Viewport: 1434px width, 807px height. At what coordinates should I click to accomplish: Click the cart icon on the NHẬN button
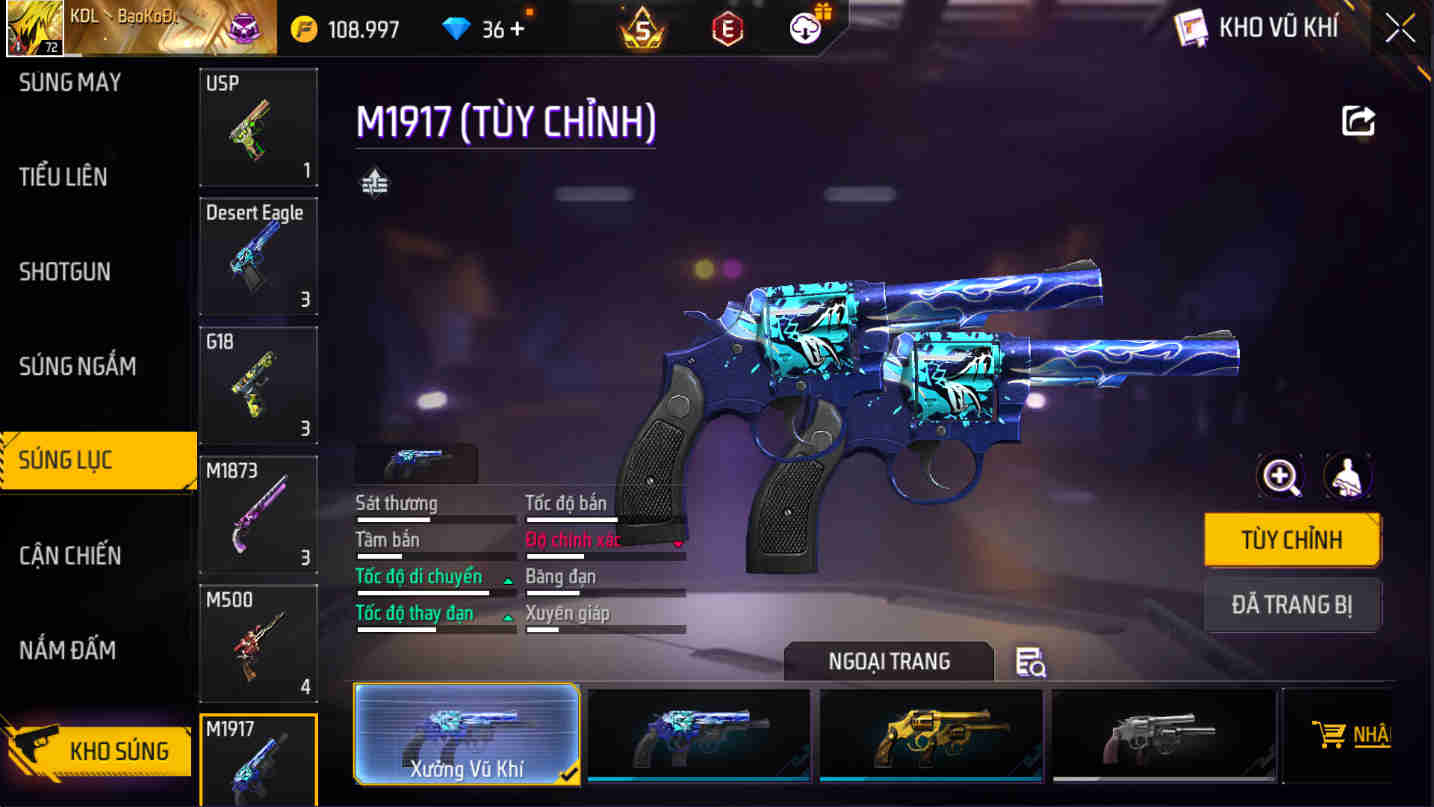tap(1333, 733)
